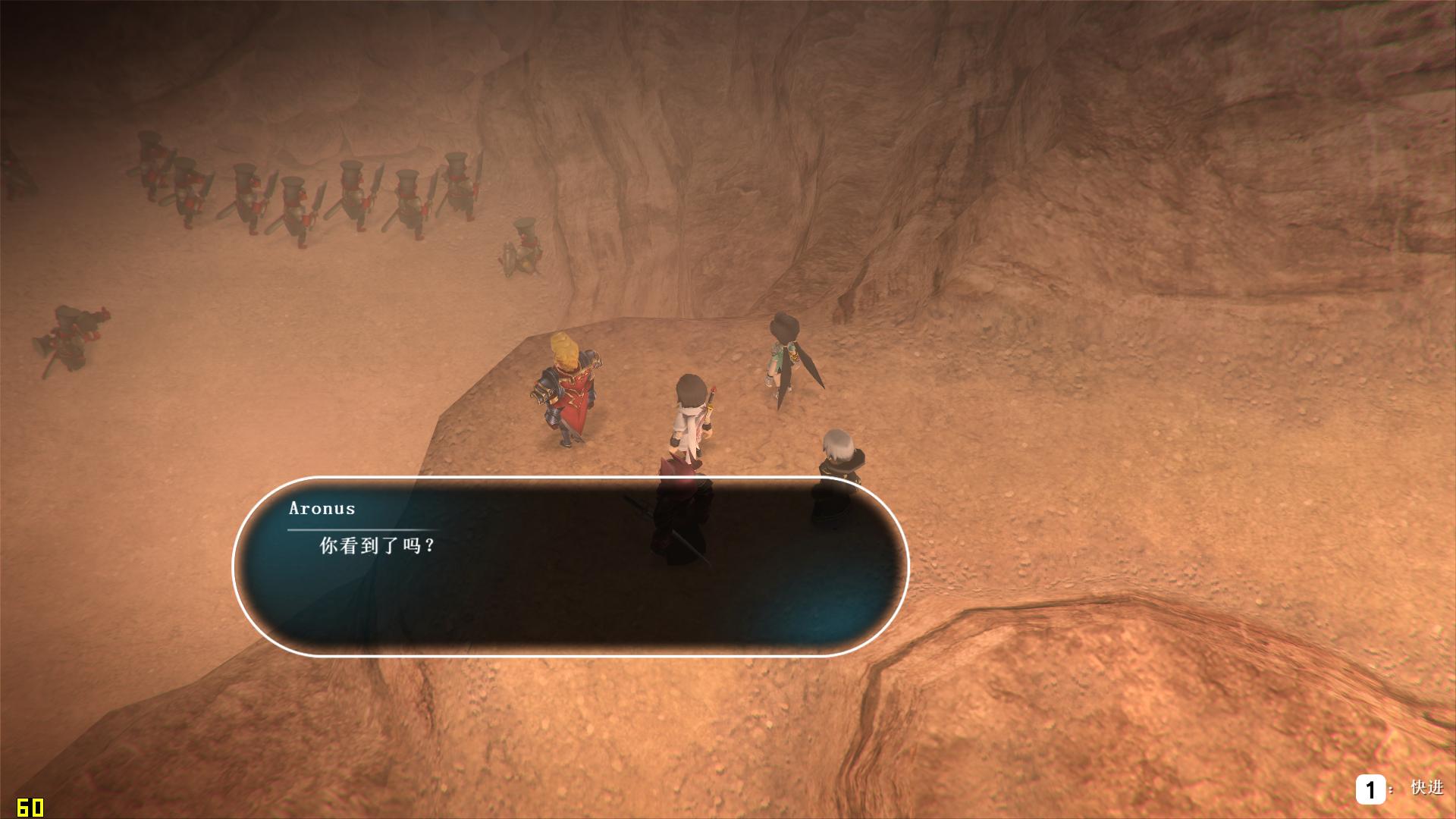Advance Aronus's dialogue box

(x=570, y=566)
